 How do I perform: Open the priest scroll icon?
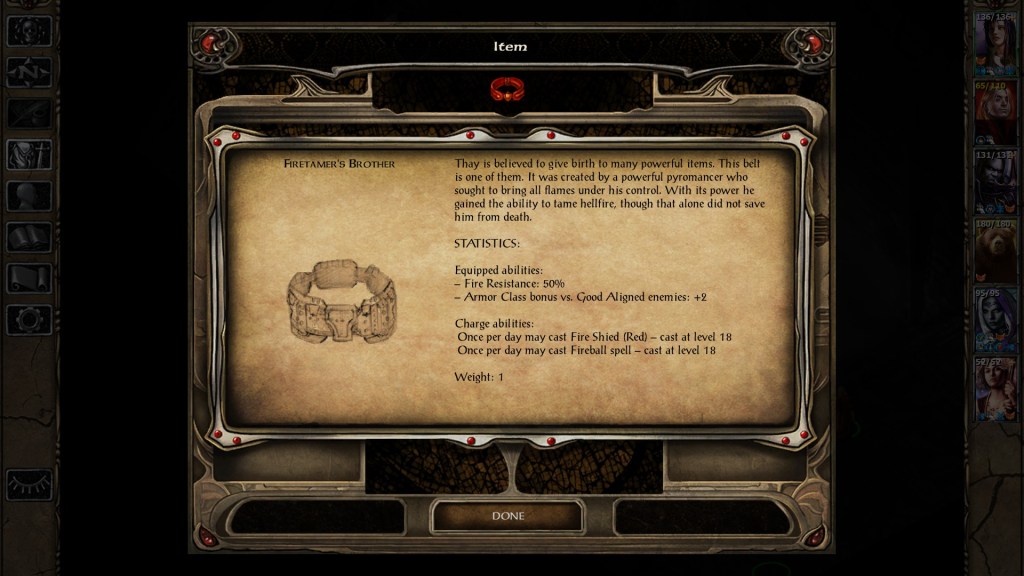point(28,278)
